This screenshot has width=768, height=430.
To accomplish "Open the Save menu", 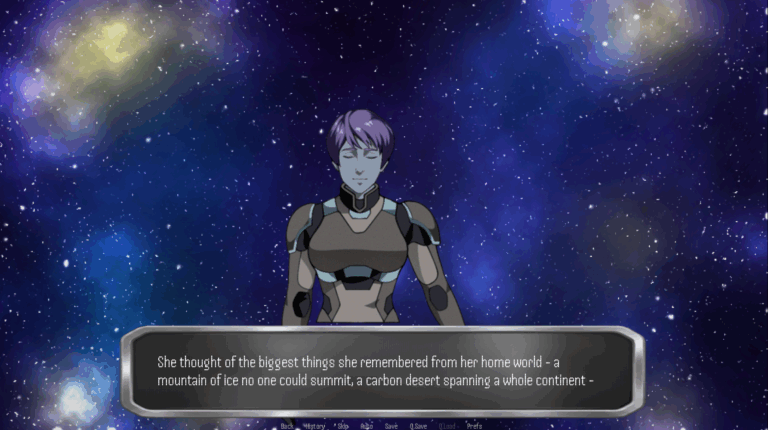I will pyautogui.click(x=391, y=425).
